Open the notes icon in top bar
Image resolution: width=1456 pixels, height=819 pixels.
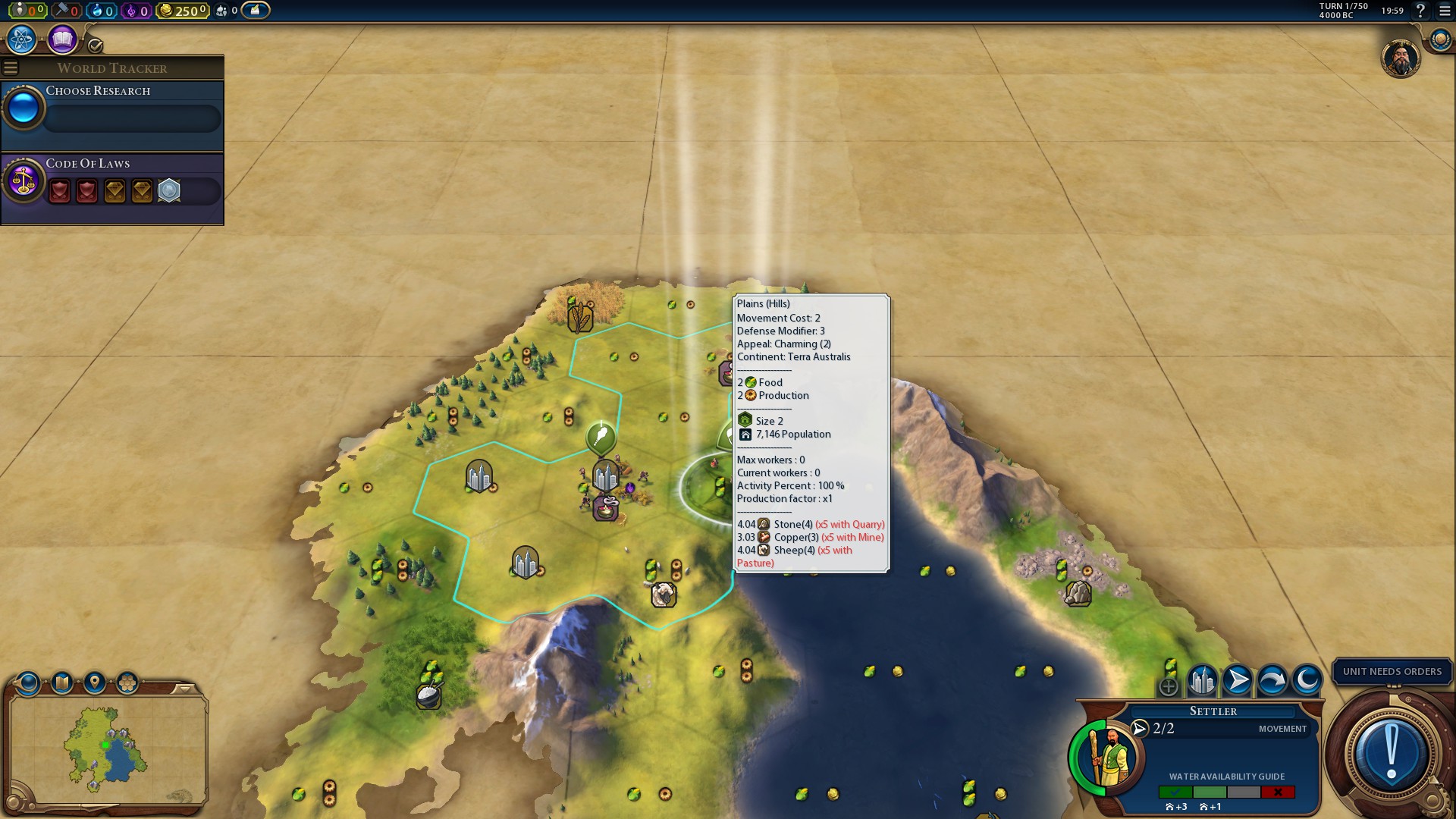click(x=256, y=11)
